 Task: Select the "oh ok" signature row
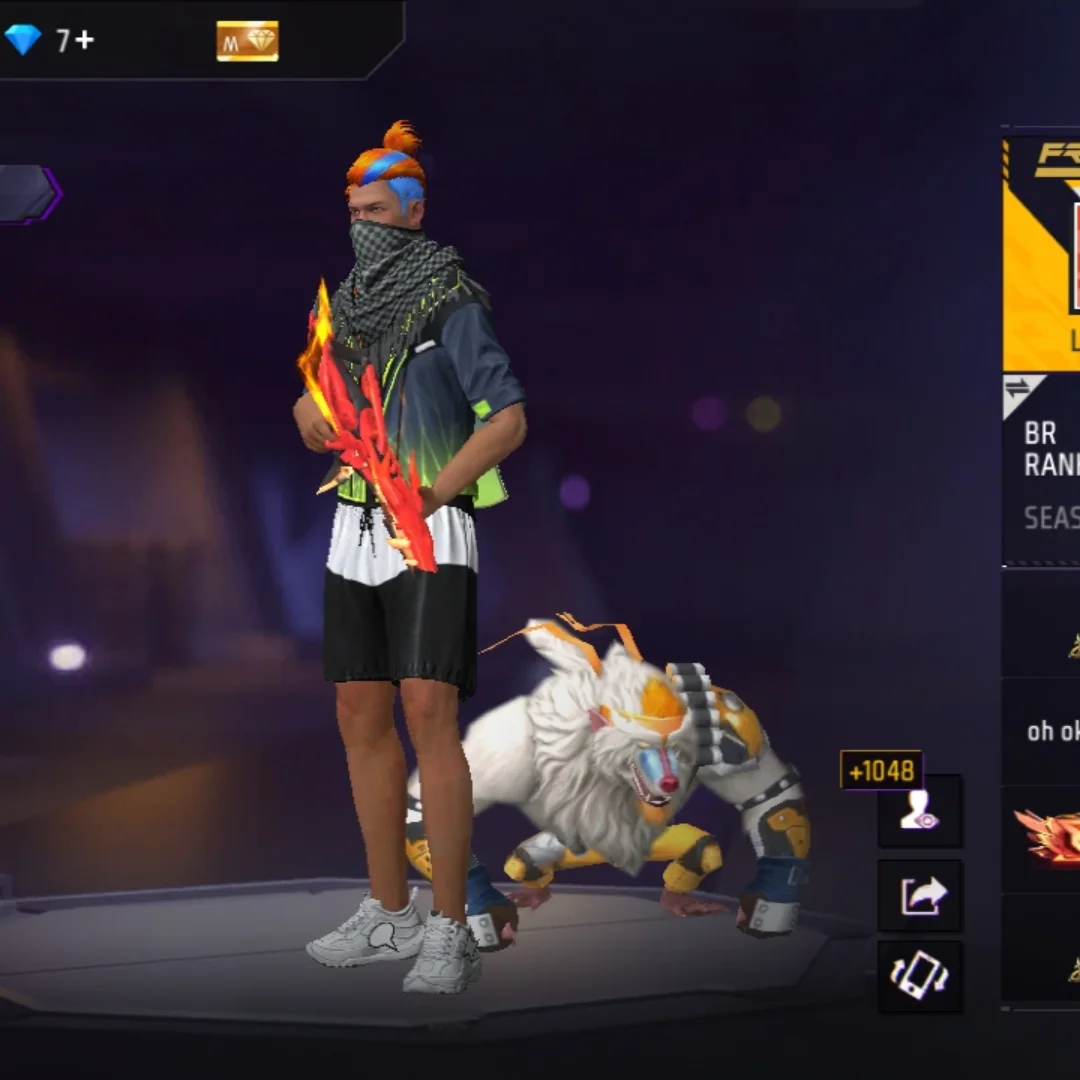pyautogui.click(x=1046, y=731)
